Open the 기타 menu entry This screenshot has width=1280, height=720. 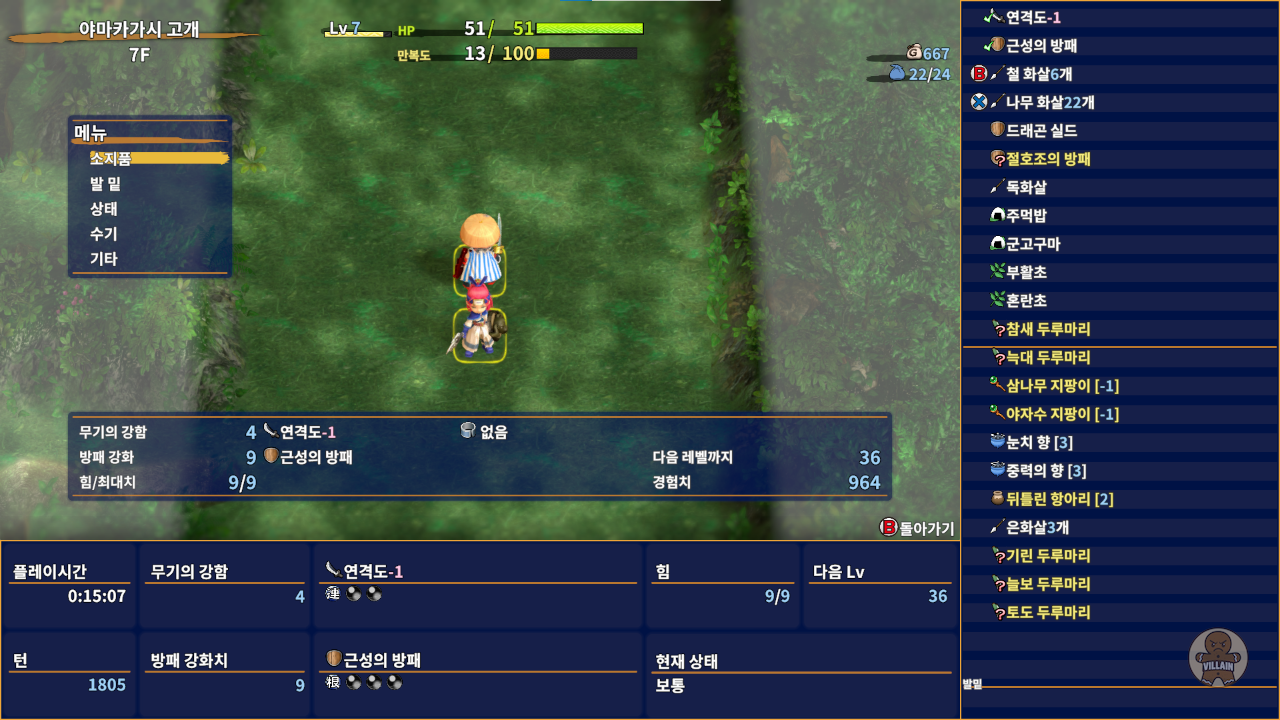point(104,259)
